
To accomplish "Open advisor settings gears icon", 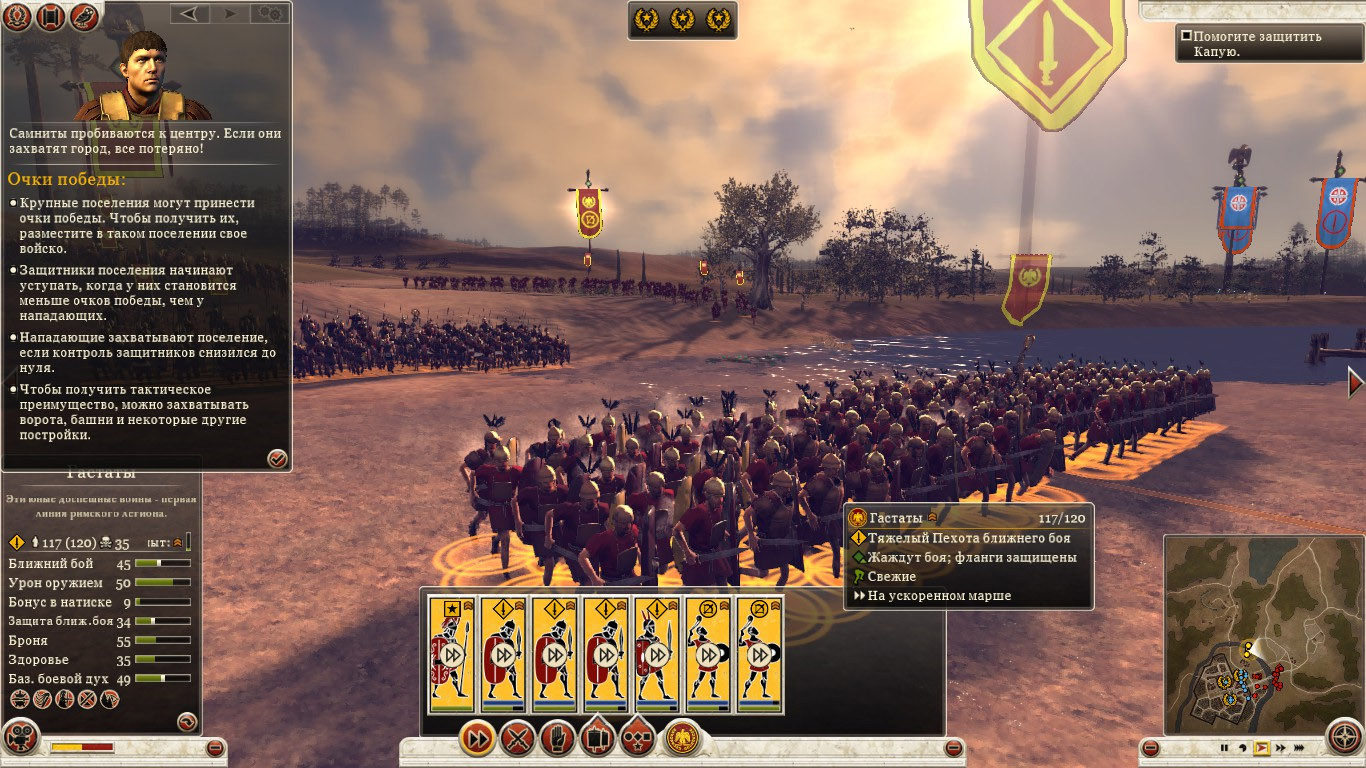I will (x=268, y=13).
